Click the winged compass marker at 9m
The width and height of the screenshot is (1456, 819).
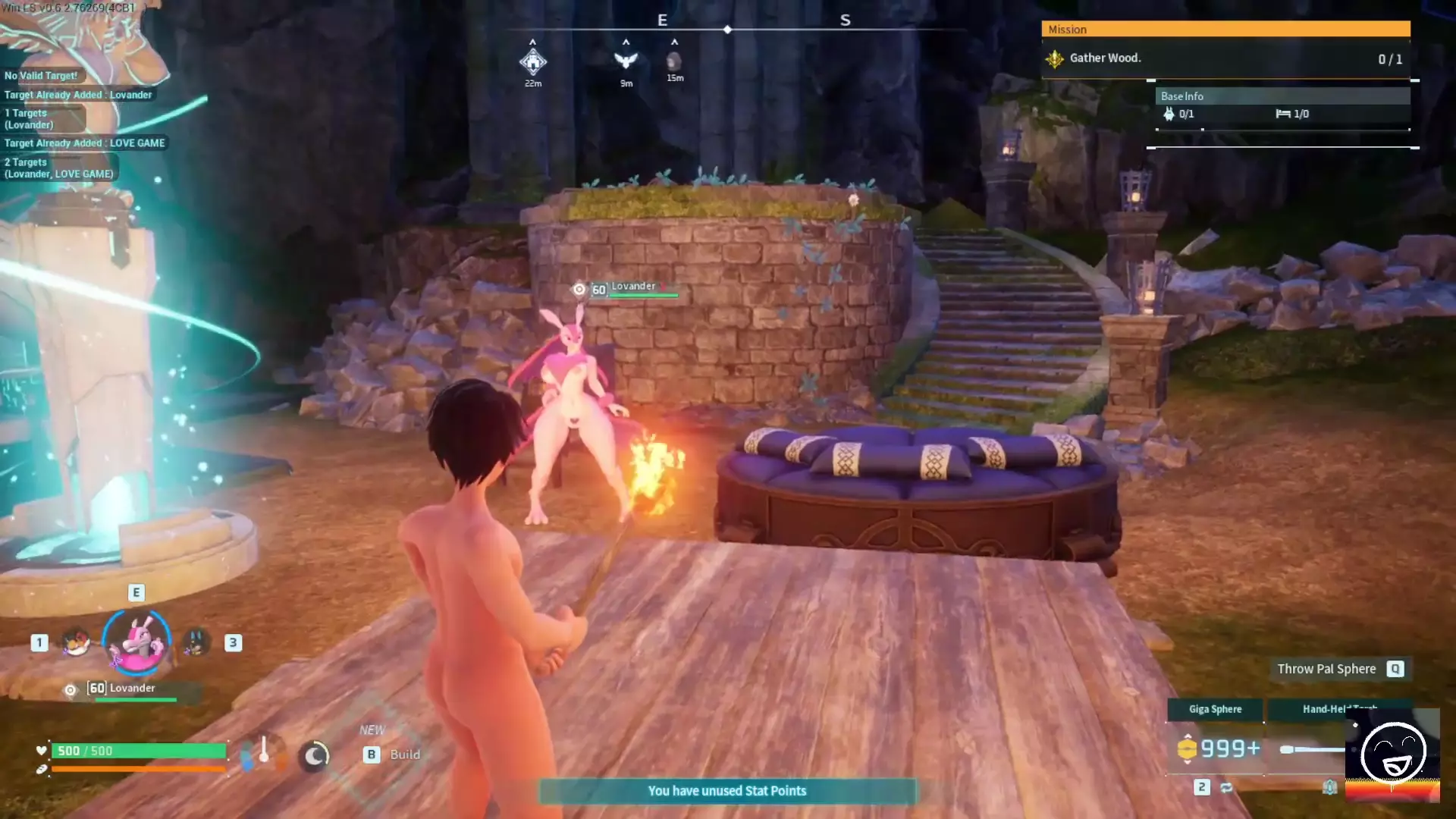[626, 61]
